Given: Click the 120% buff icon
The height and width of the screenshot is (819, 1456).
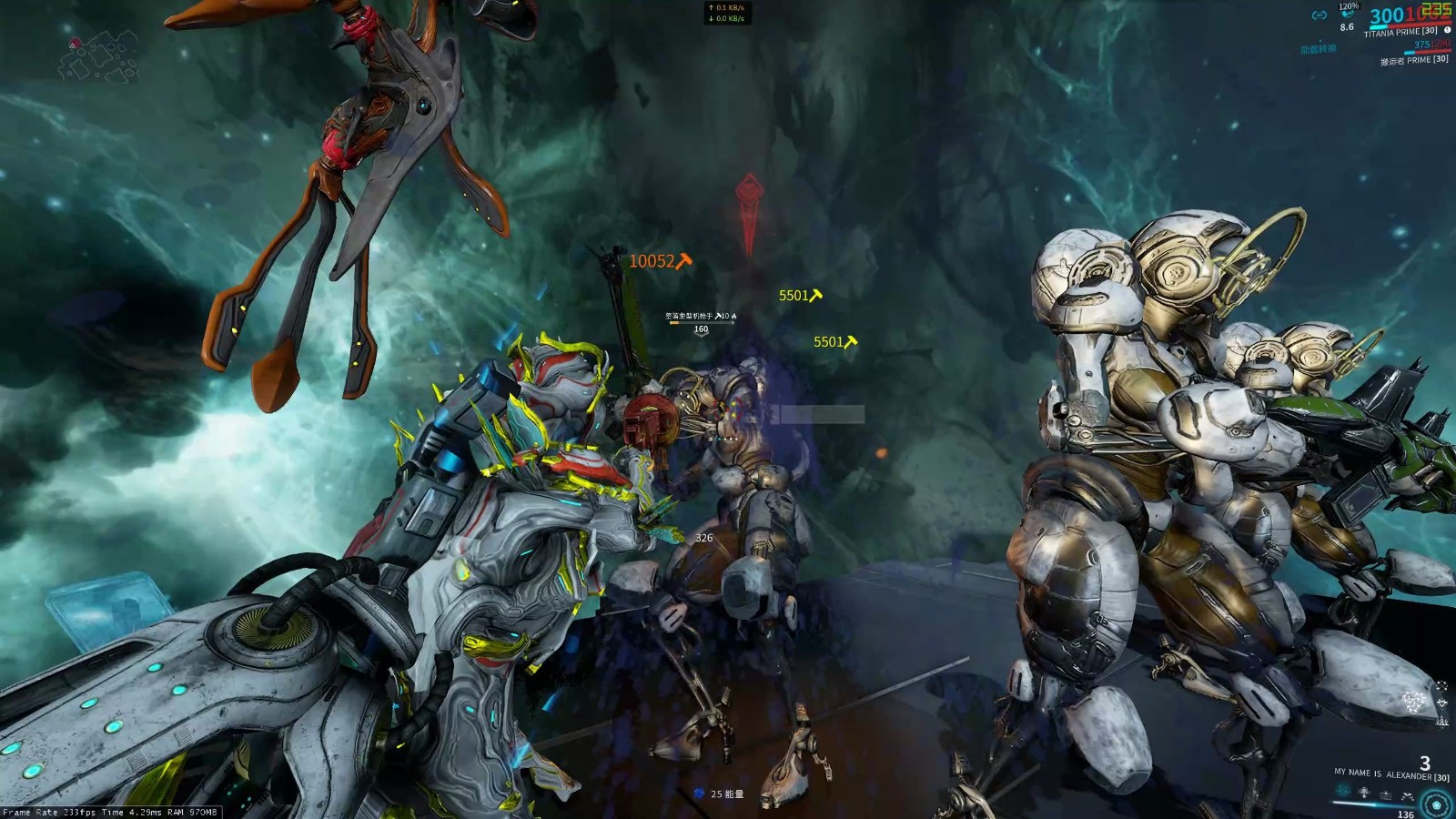Looking at the screenshot, I should 1348,15.
